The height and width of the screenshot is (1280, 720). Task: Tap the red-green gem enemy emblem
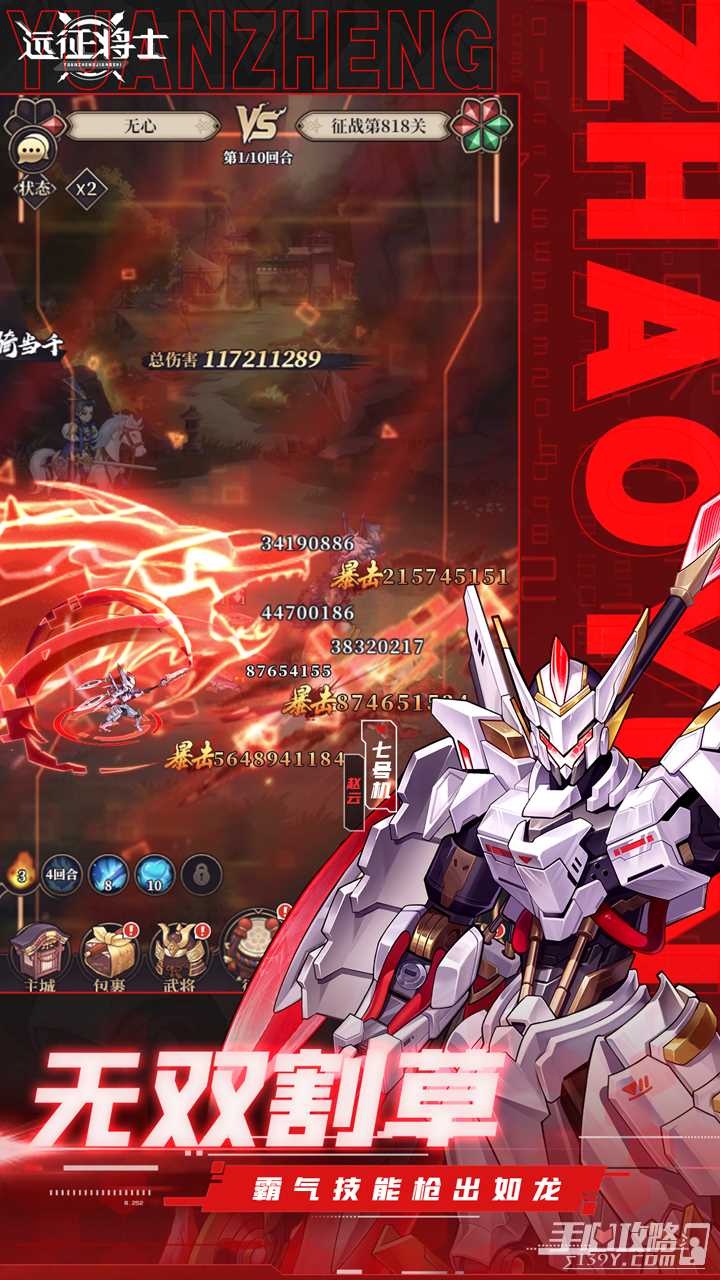click(x=481, y=127)
